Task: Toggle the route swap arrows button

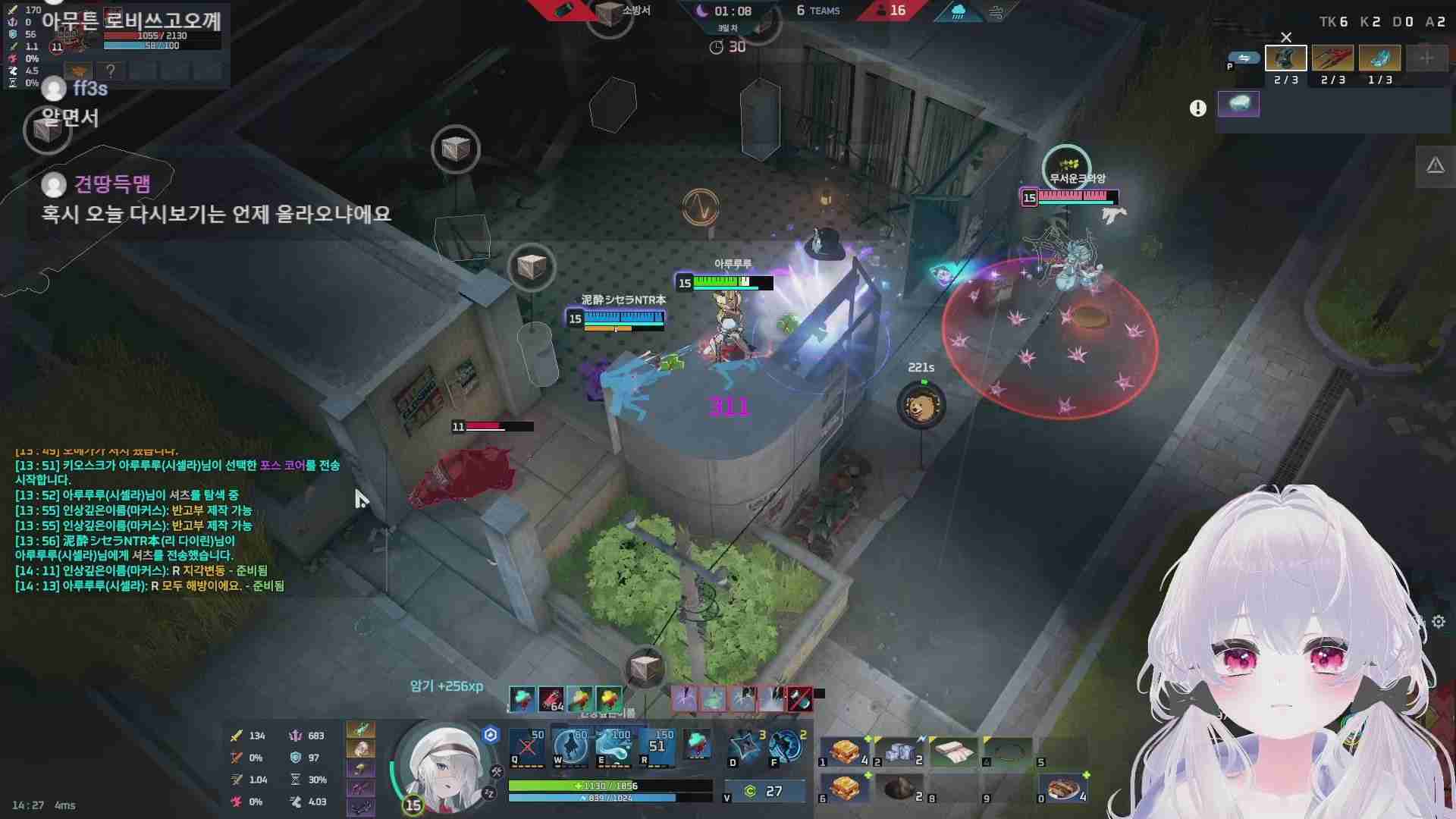Action: point(1244,58)
